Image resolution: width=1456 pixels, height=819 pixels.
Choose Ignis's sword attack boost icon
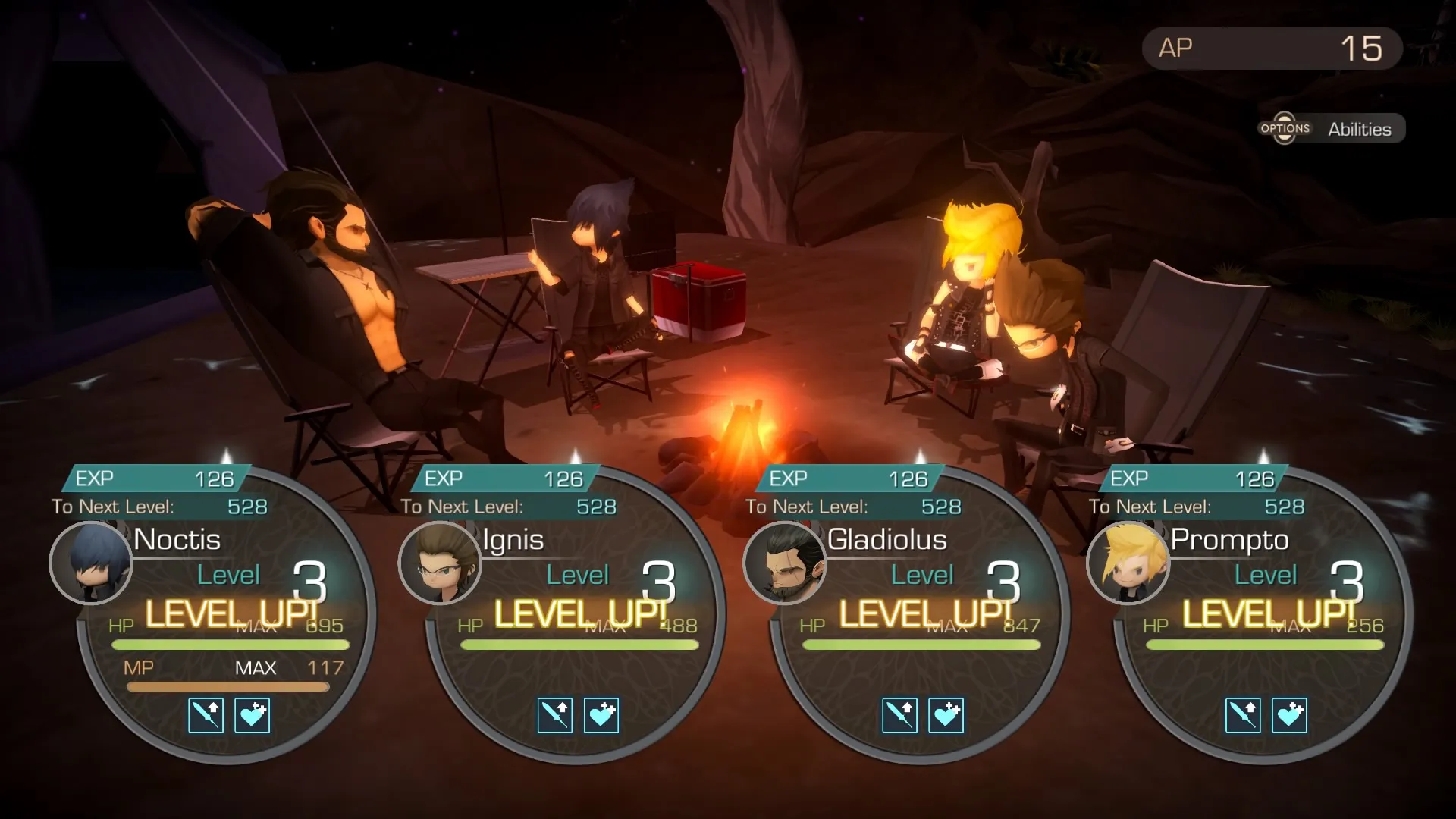coord(555,715)
